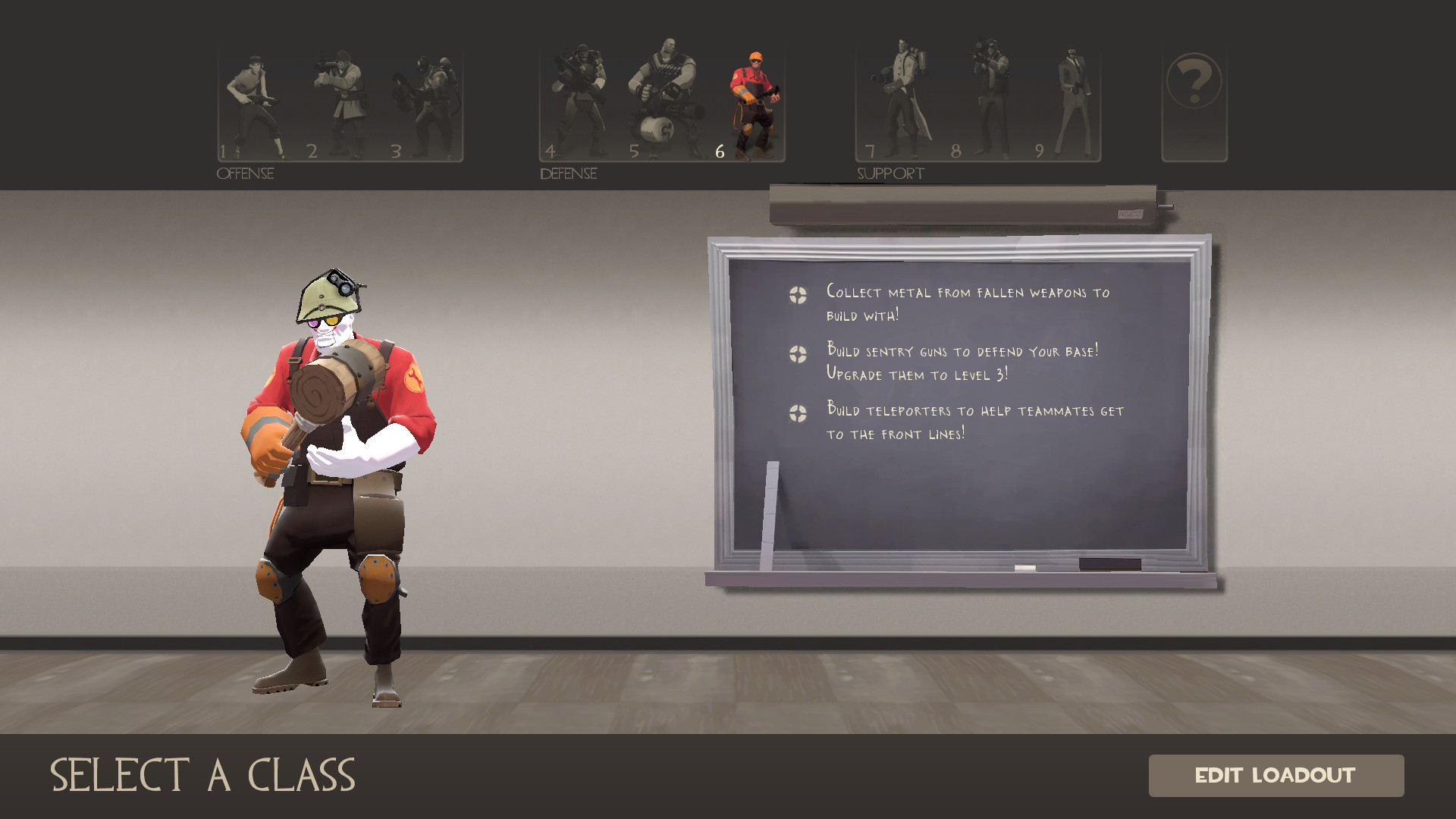
Task: Click class slot number 5
Action: pyautogui.click(x=635, y=151)
